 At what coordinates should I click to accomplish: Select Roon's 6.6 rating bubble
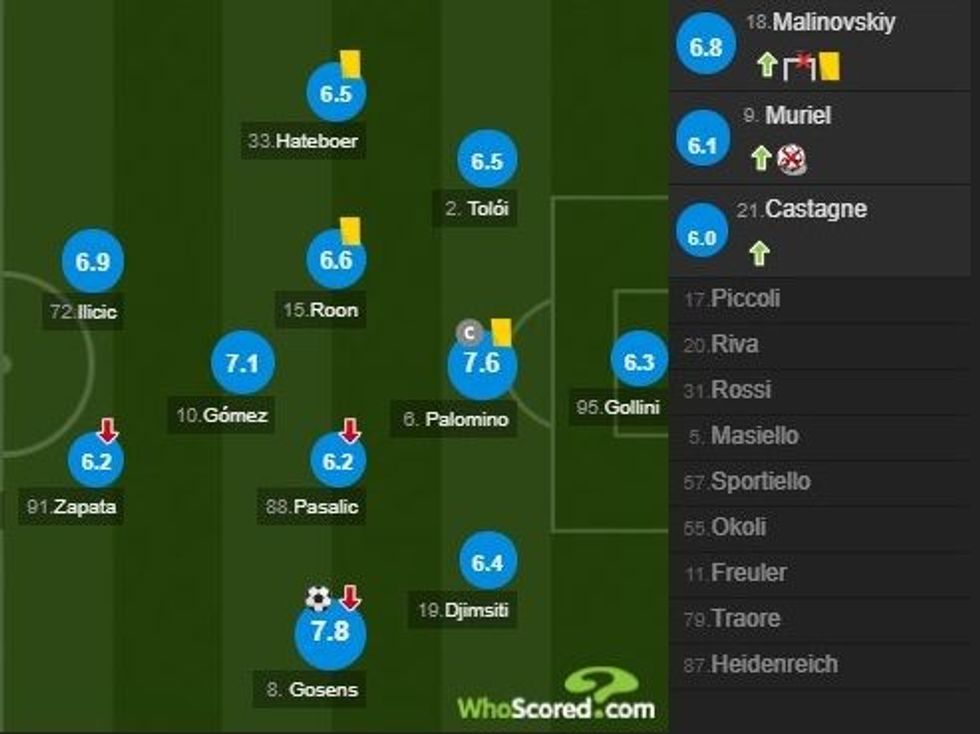click(x=336, y=260)
